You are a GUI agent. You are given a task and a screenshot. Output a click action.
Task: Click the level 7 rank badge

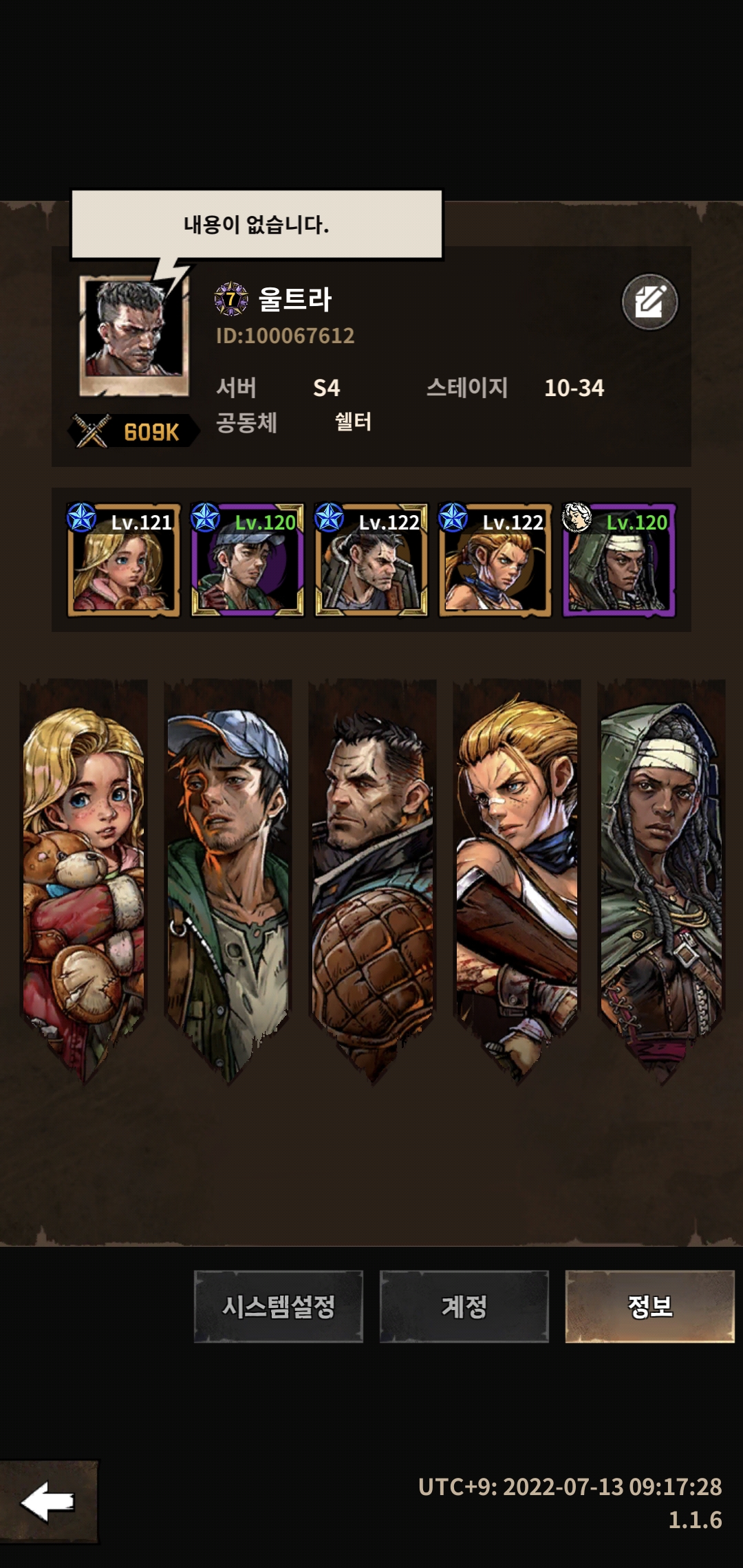[231, 299]
